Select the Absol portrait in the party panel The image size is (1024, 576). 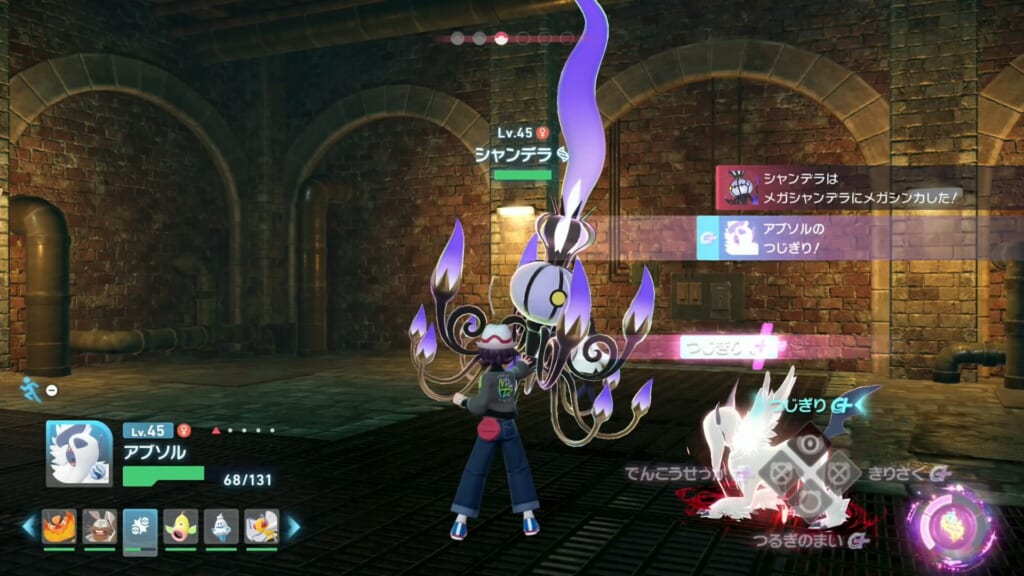click(x=79, y=453)
